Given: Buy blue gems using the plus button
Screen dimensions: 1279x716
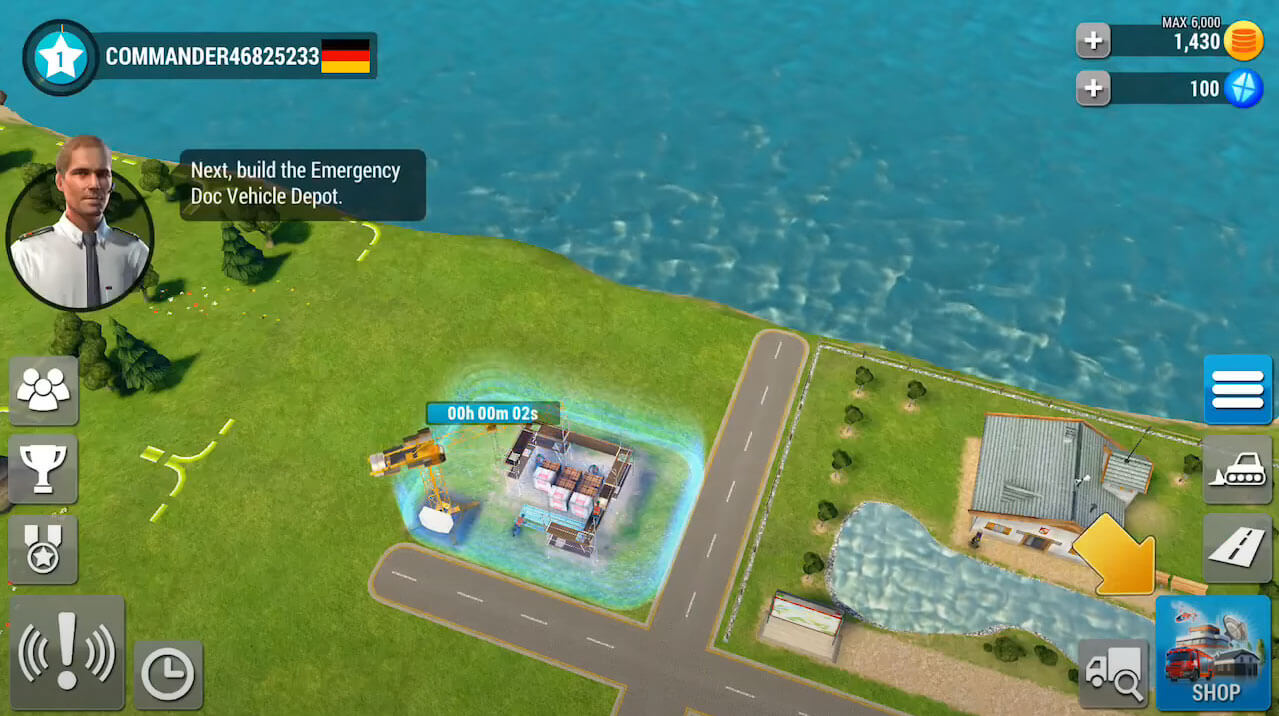Looking at the screenshot, I should tap(1093, 89).
